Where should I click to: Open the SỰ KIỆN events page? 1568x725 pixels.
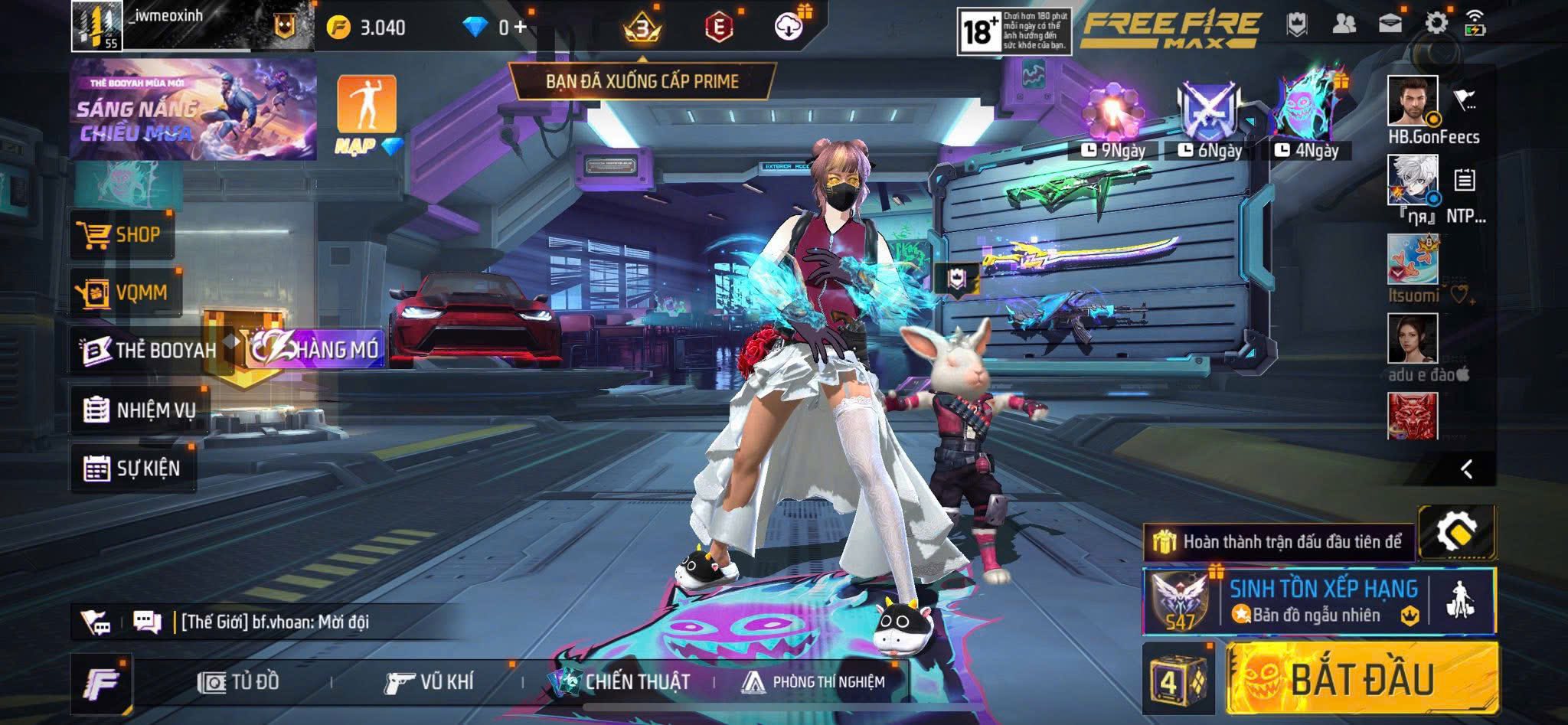click(x=132, y=468)
